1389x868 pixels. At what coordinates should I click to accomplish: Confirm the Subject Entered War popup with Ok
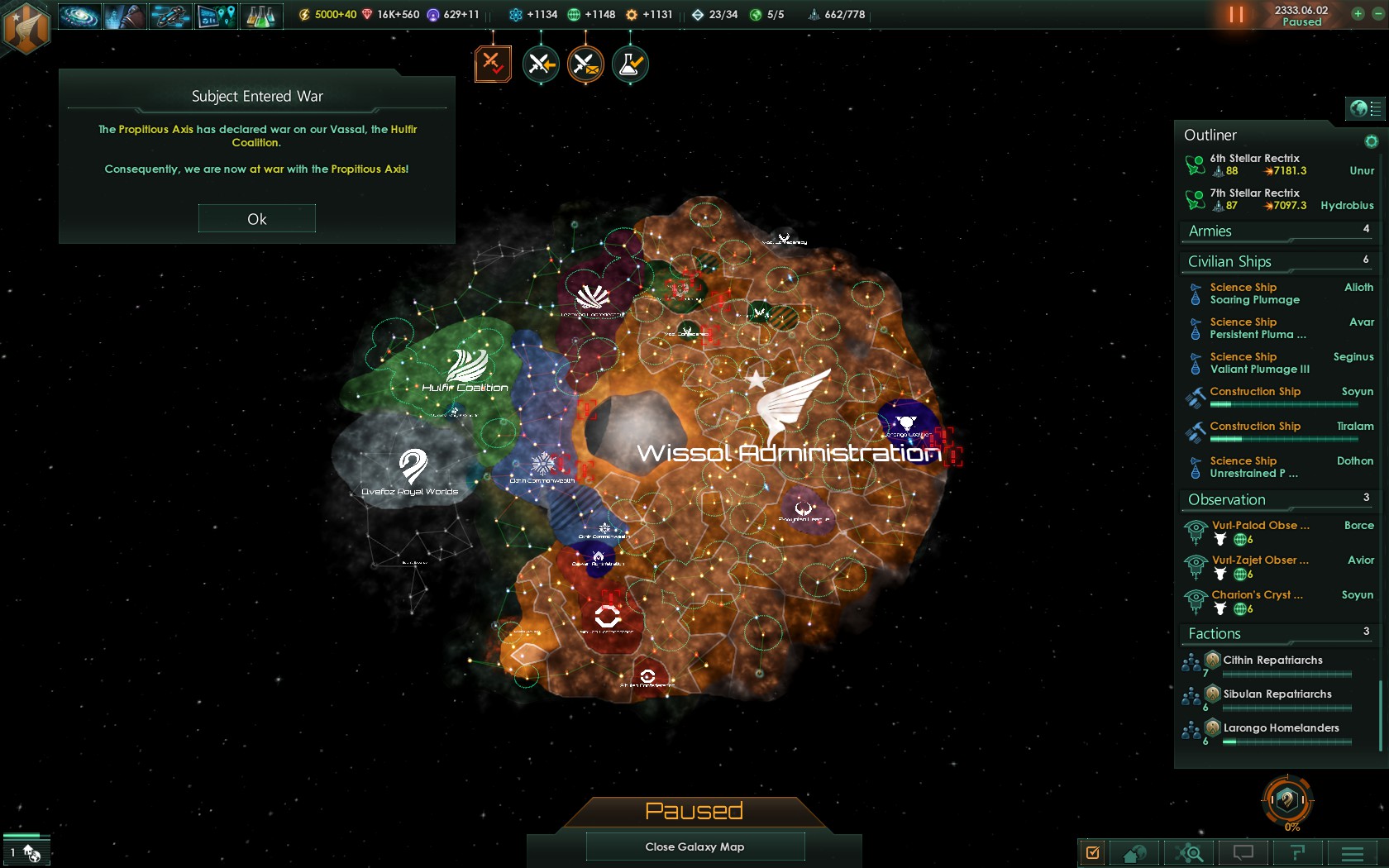click(x=256, y=219)
